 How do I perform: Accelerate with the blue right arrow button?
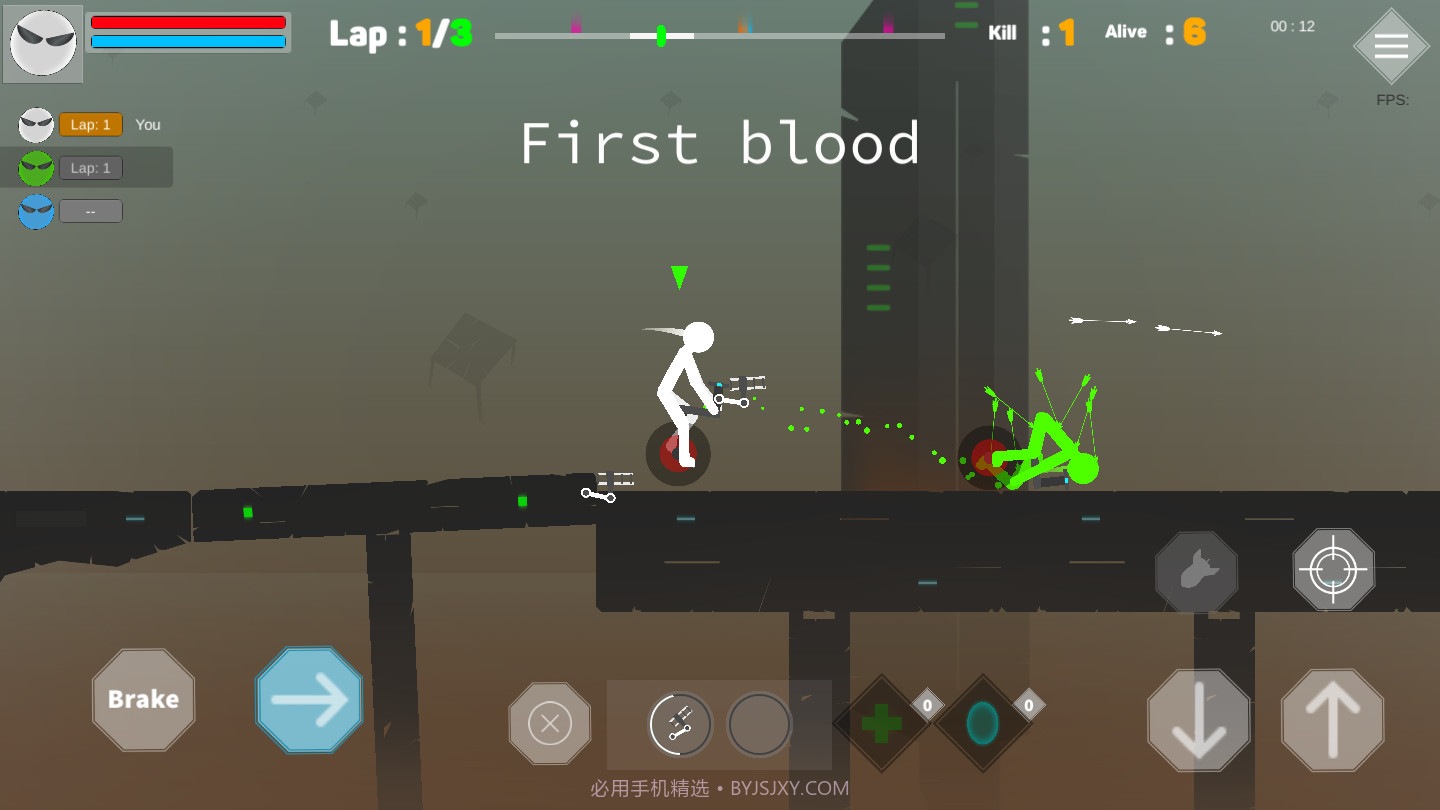pos(309,699)
